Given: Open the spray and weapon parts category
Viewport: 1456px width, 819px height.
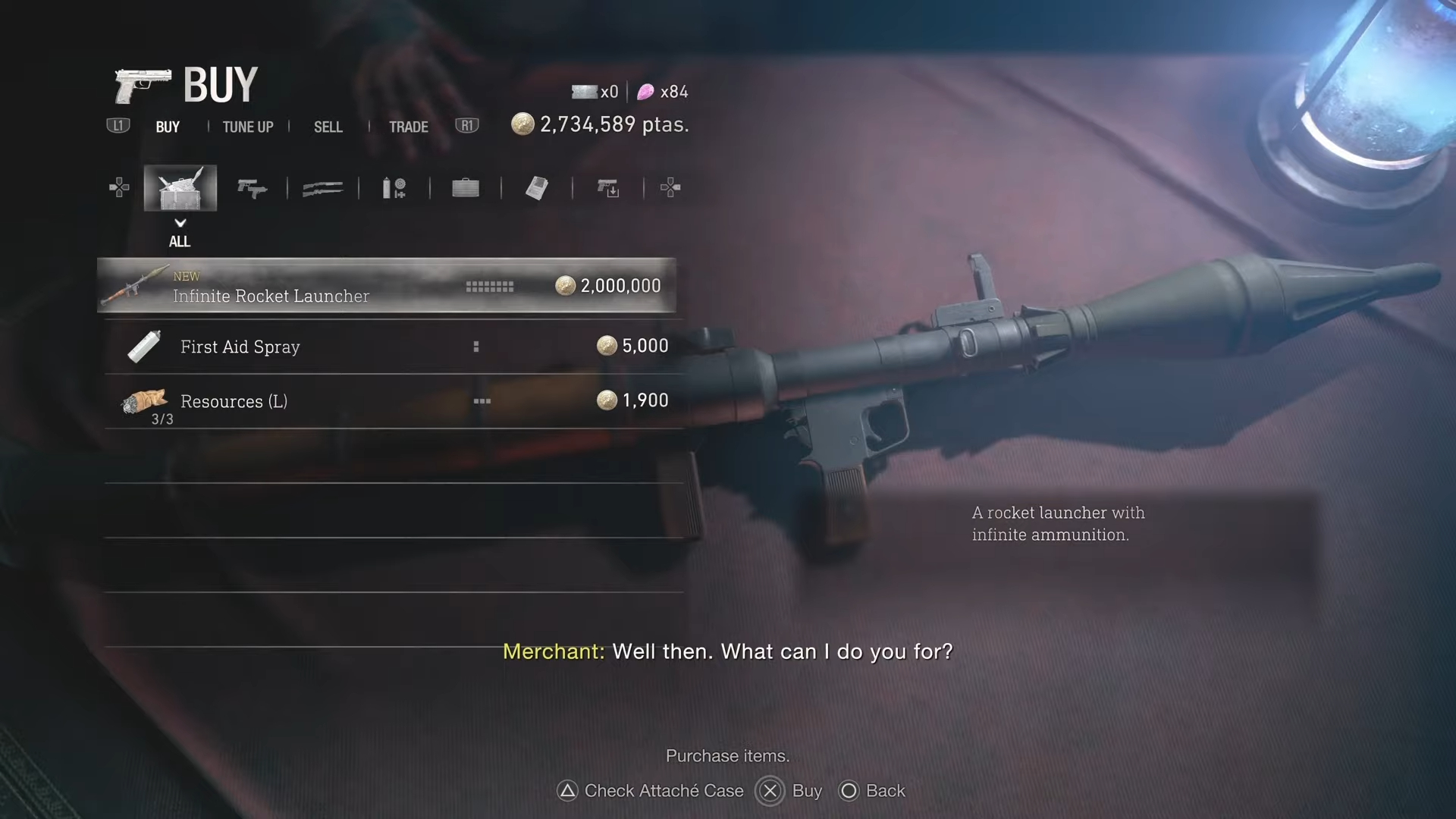Looking at the screenshot, I should coord(394,188).
